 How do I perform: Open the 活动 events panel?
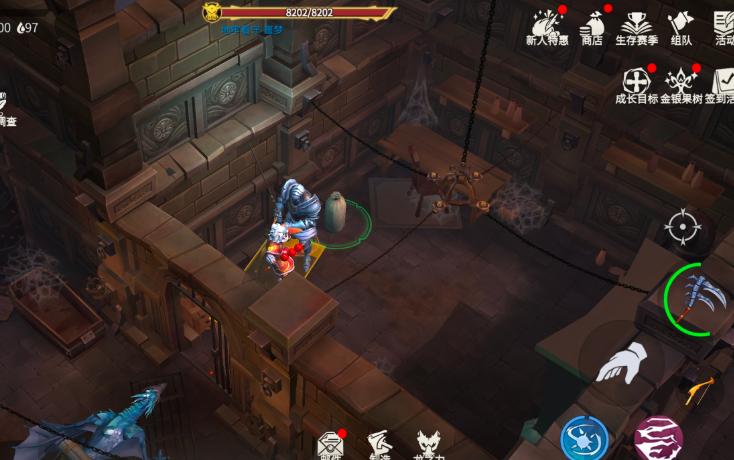[724, 25]
